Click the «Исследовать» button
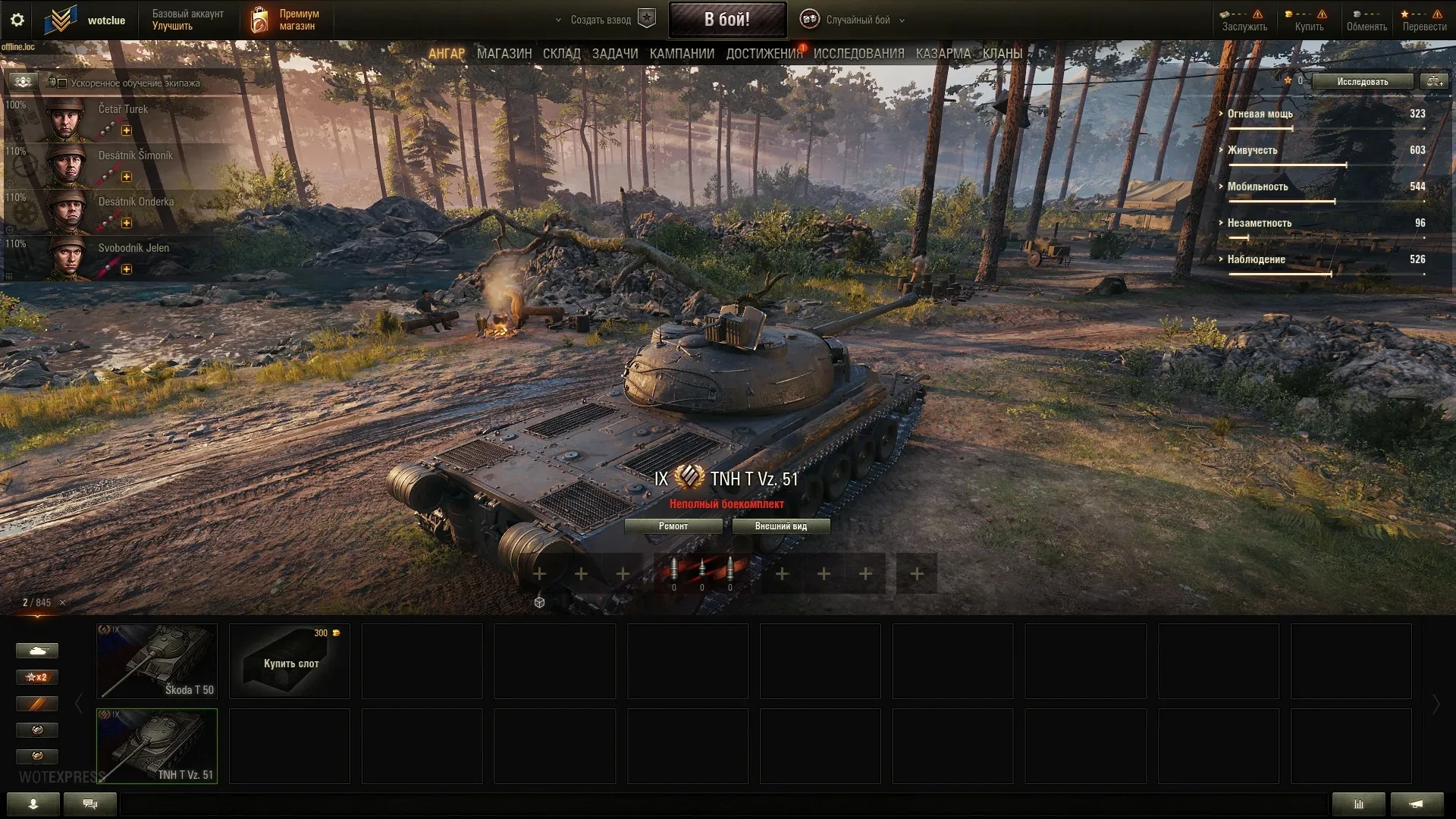The image size is (1456, 819). [1362, 82]
